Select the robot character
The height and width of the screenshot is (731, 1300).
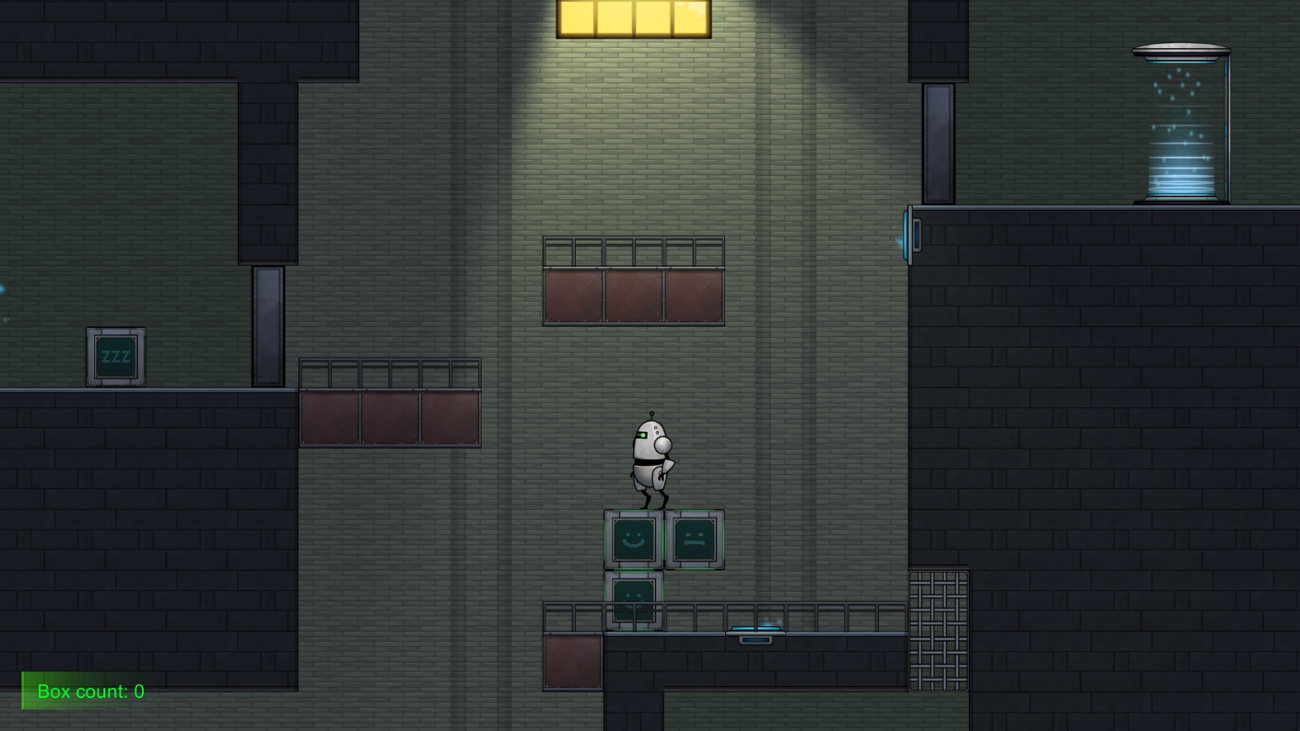650,460
